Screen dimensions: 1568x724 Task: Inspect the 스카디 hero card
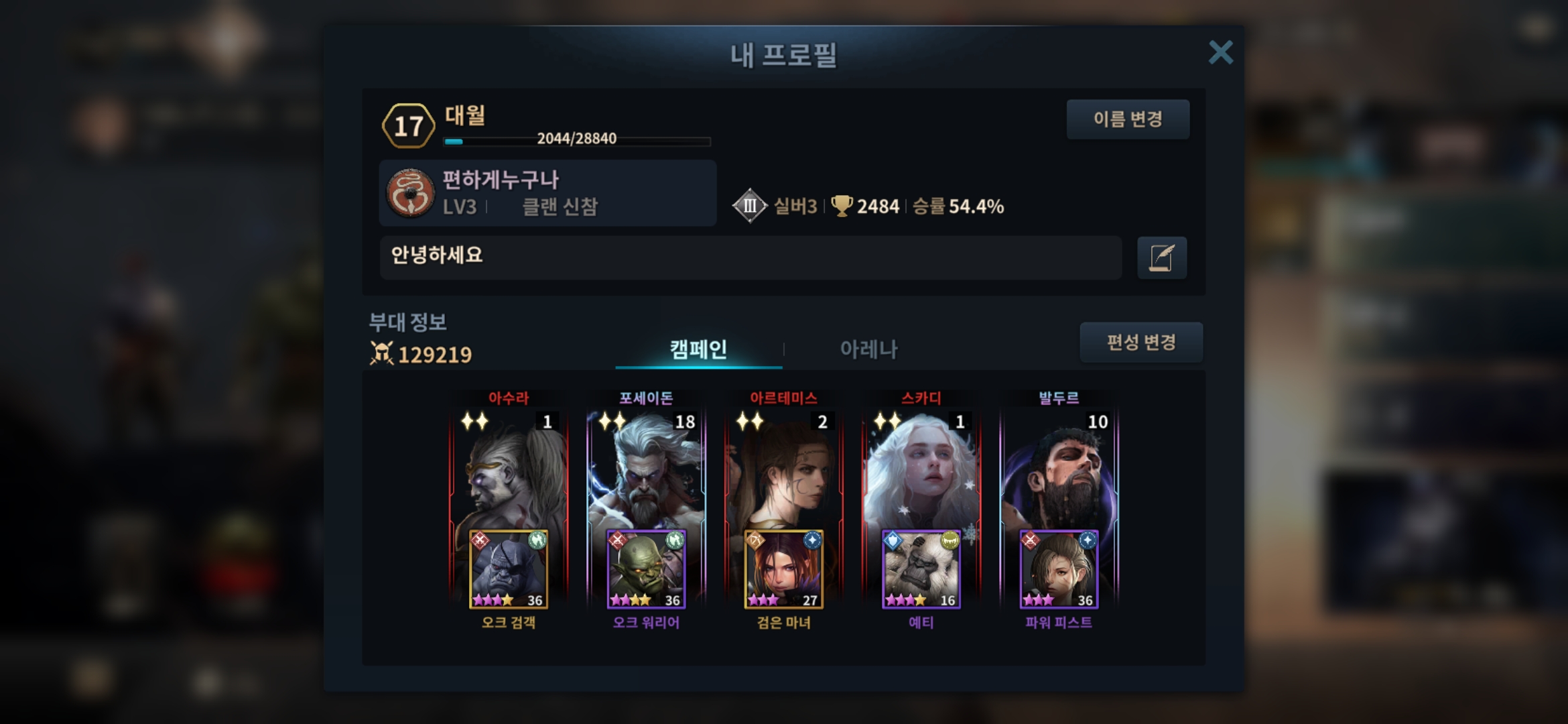[921, 469]
